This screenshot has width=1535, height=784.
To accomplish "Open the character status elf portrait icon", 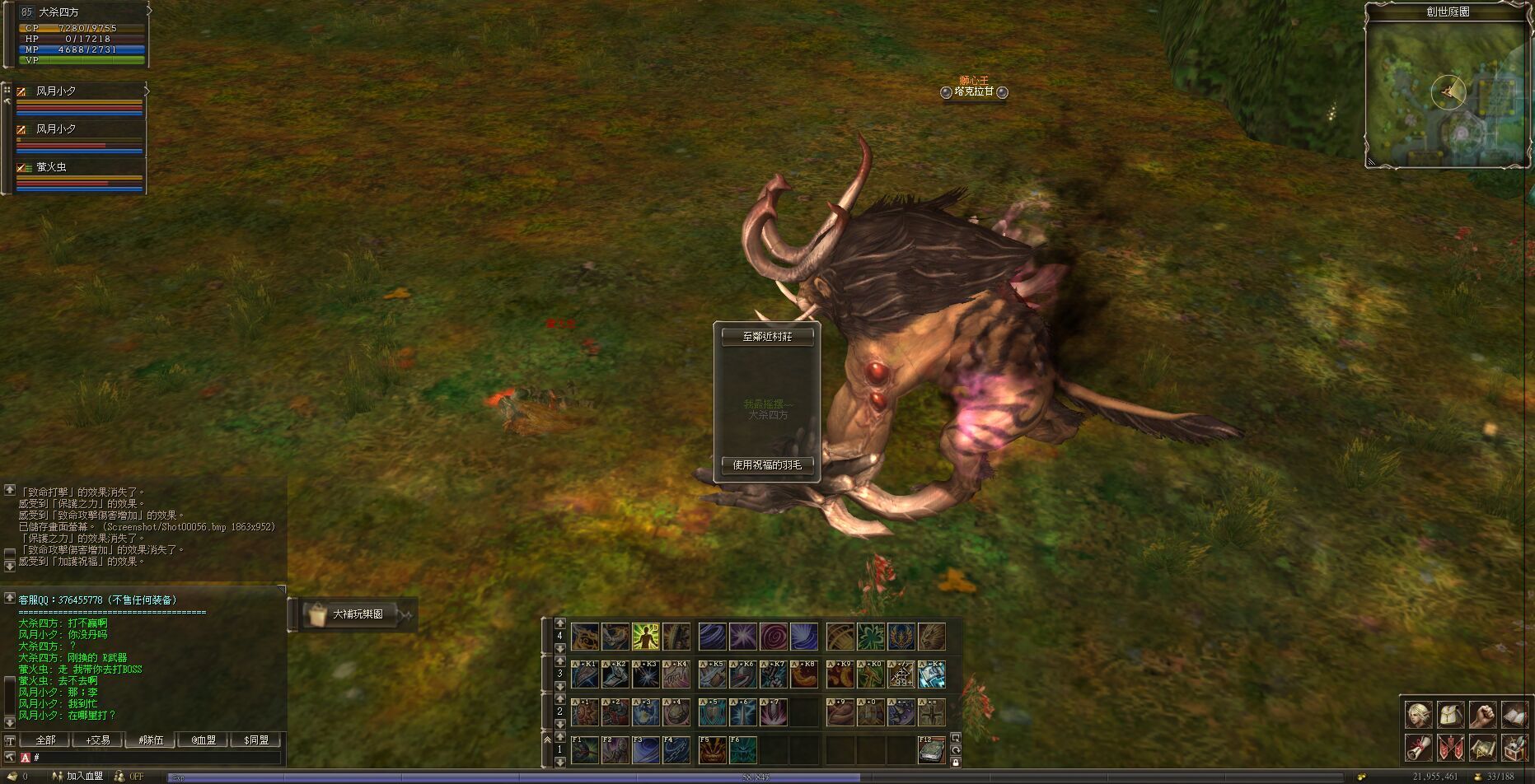I will tap(1418, 715).
